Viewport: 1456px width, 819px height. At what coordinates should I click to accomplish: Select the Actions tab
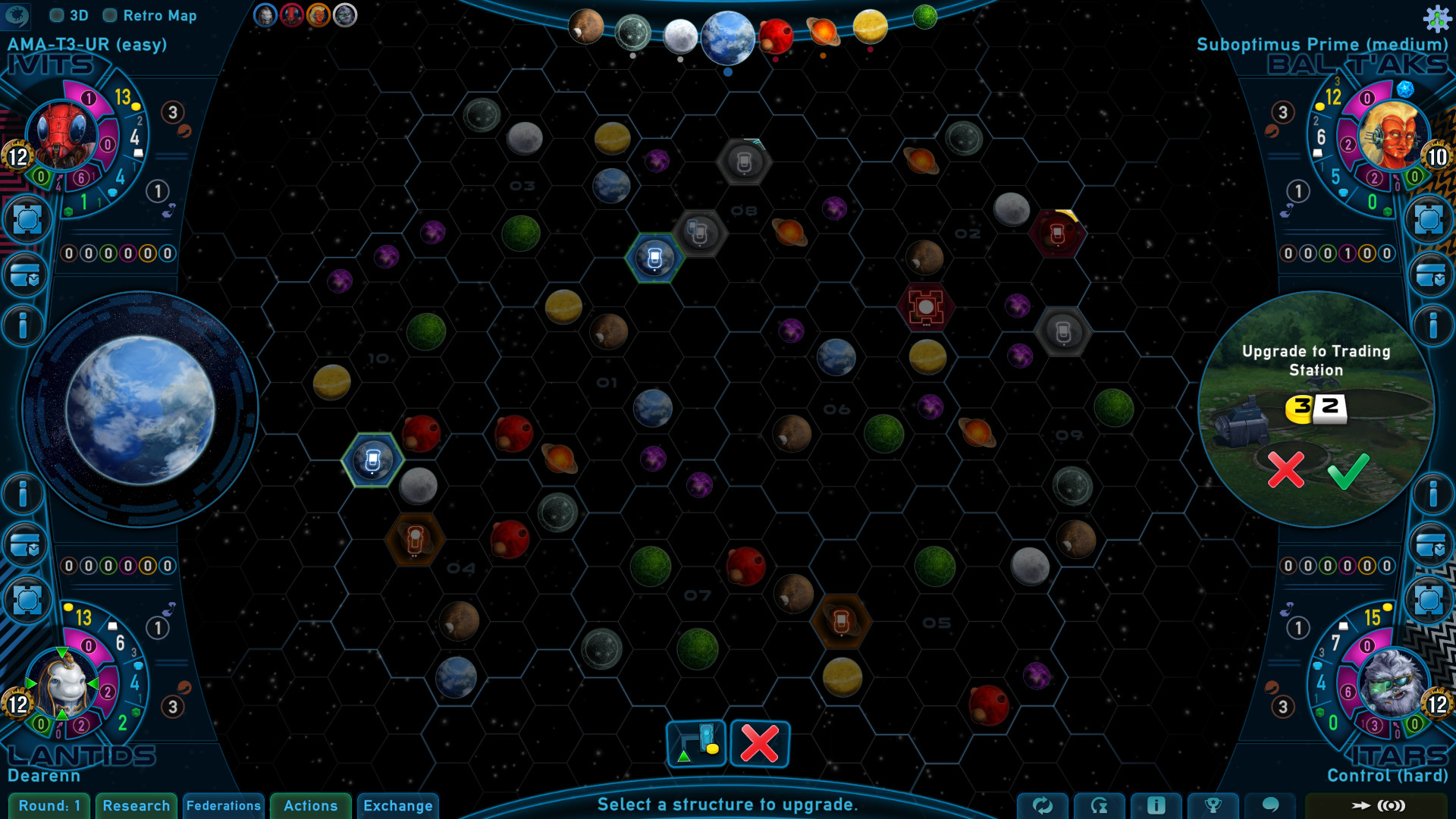point(310,806)
